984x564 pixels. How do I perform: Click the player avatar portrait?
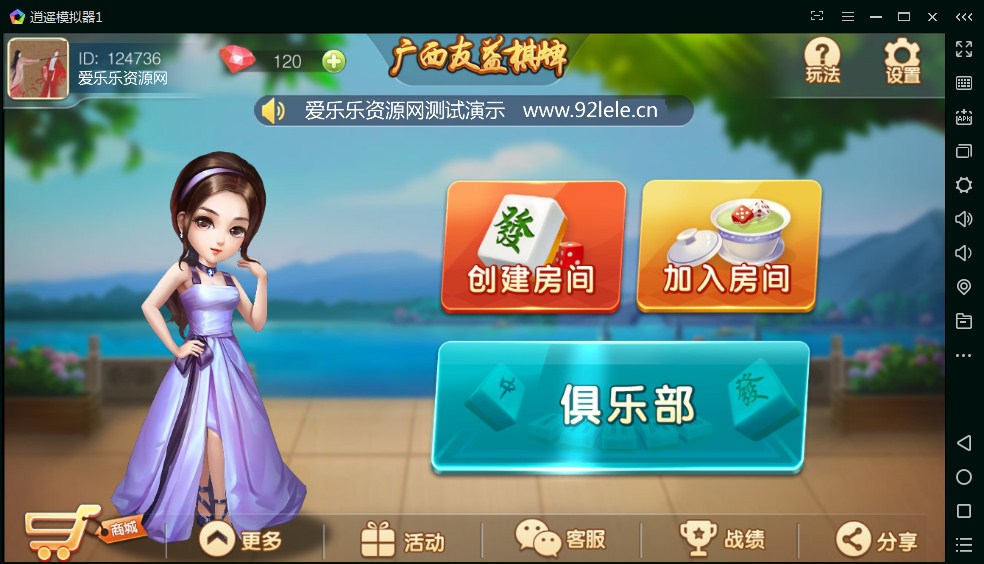(38, 69)
